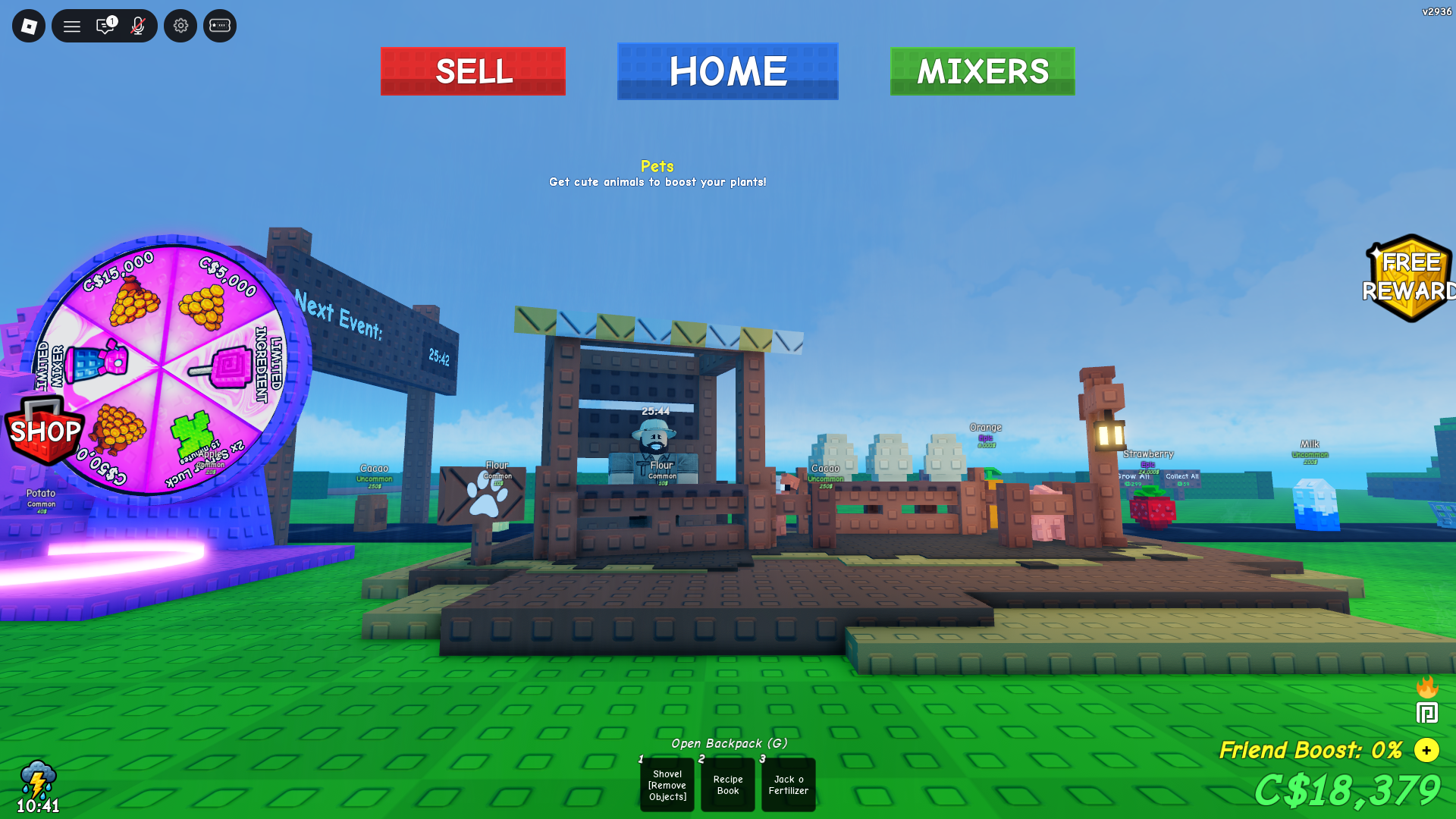Open the SHOP via the cart icon
The image size is (1456, 819).
pyautogui.click(x=43, y=432)
